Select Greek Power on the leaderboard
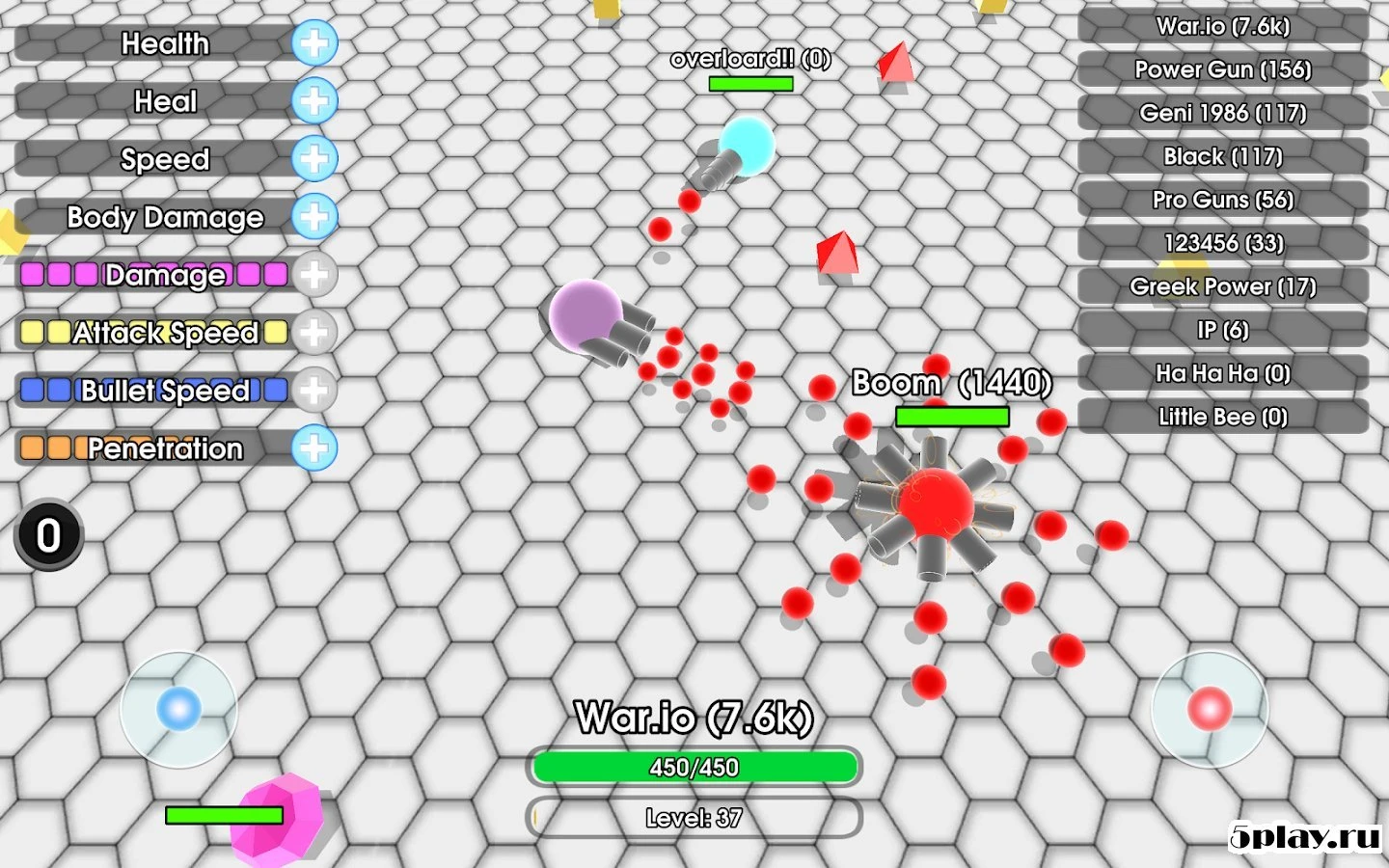This screenshot has height=868, width=1389. (1223, 286)
